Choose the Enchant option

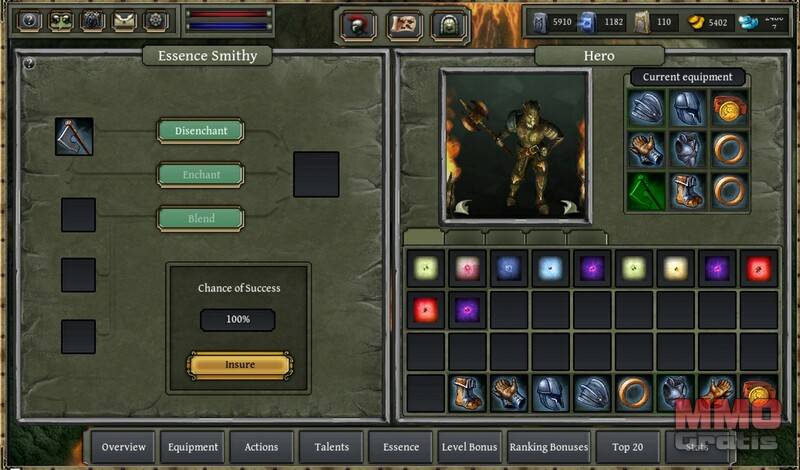200,175
